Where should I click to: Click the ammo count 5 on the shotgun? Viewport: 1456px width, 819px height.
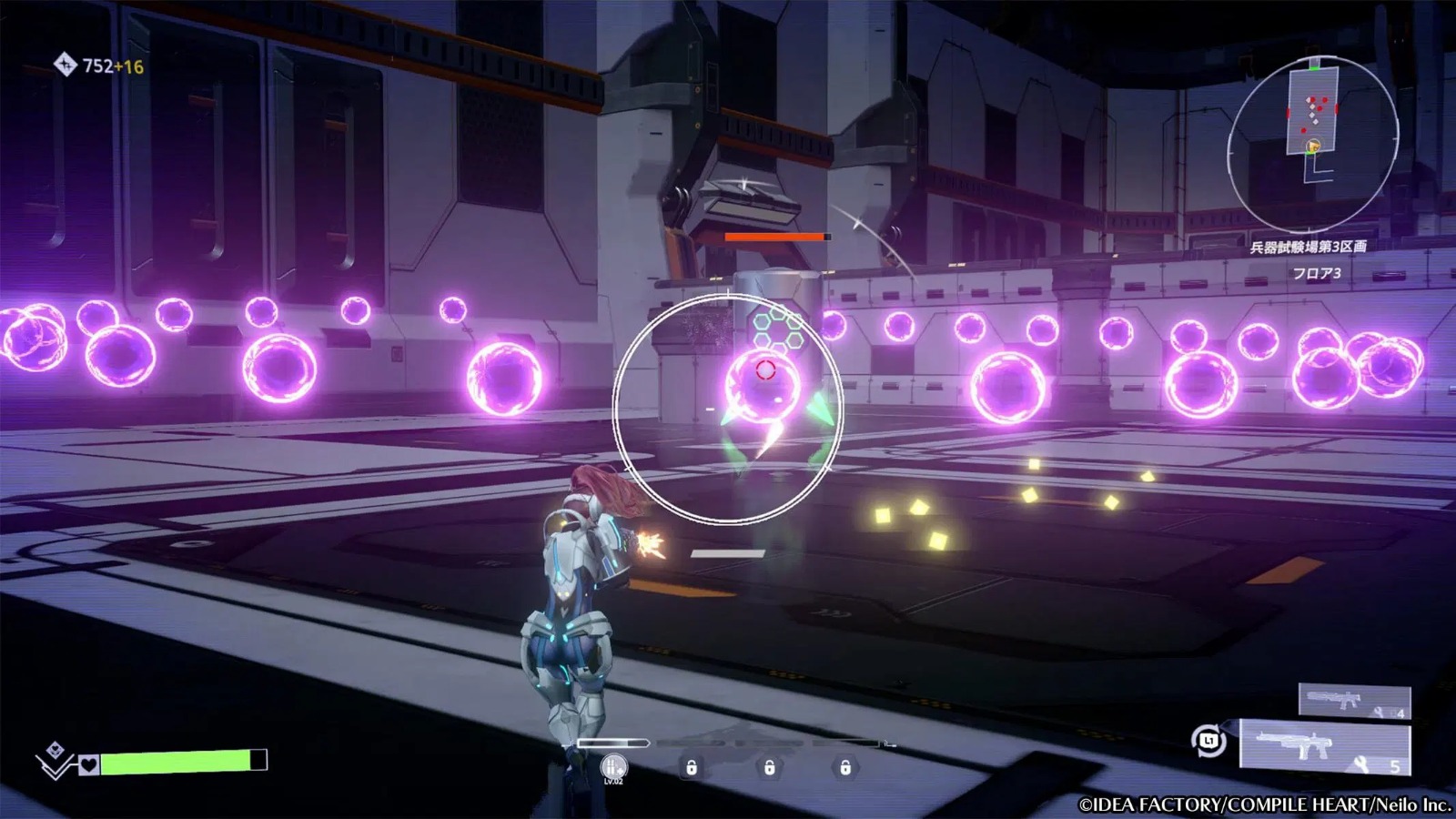[x=1394, y=767]
